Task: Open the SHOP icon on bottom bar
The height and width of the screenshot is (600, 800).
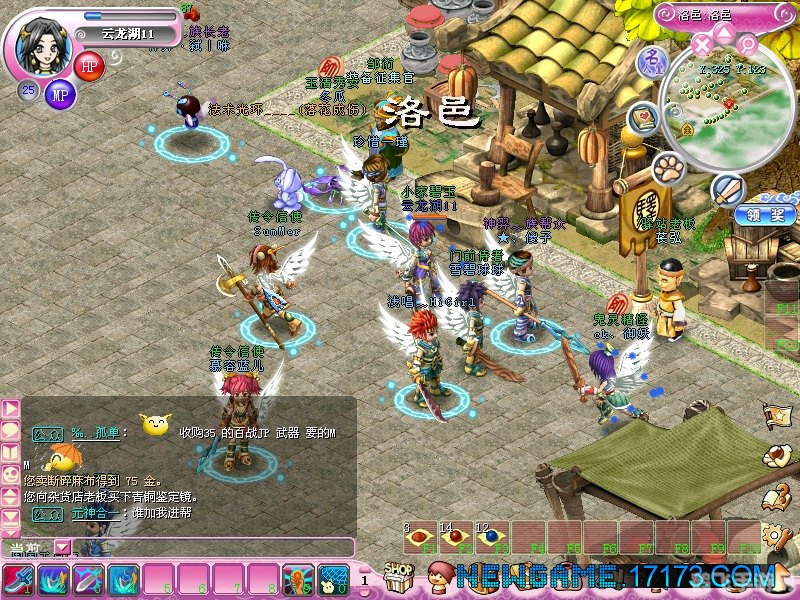Action: 399,577
